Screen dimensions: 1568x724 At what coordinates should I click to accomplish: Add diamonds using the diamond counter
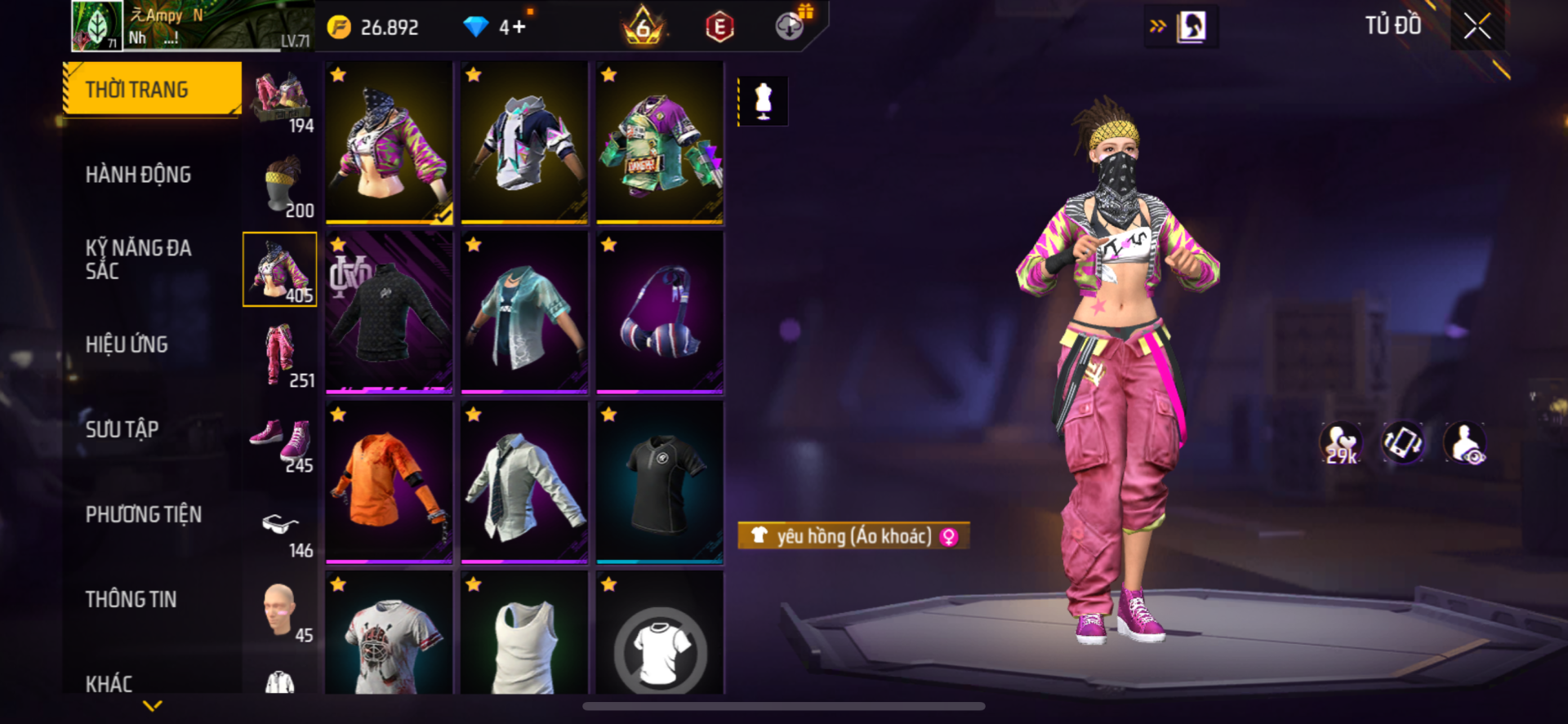[518, 28]
